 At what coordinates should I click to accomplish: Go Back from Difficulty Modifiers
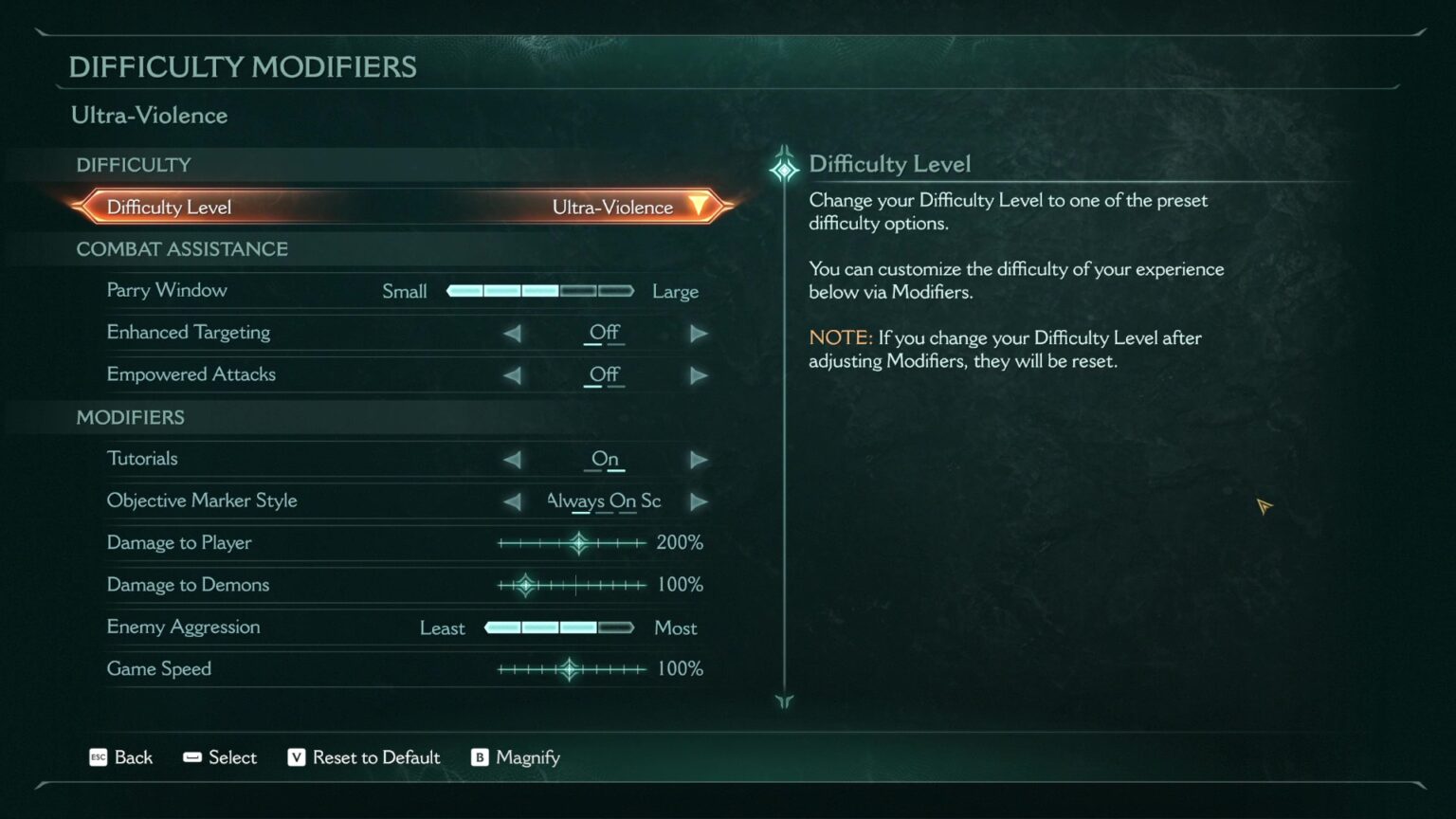[x=120, y=757]
